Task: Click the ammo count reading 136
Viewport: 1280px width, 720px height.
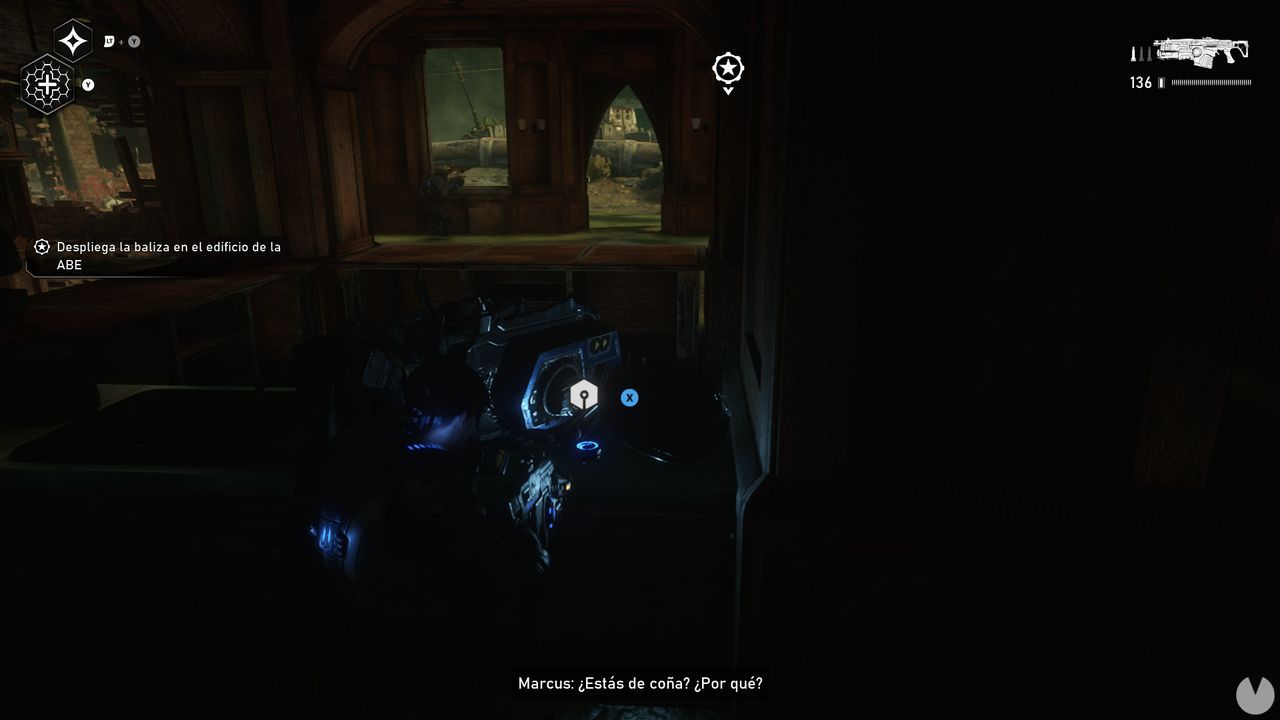Action: [1140, 83]
